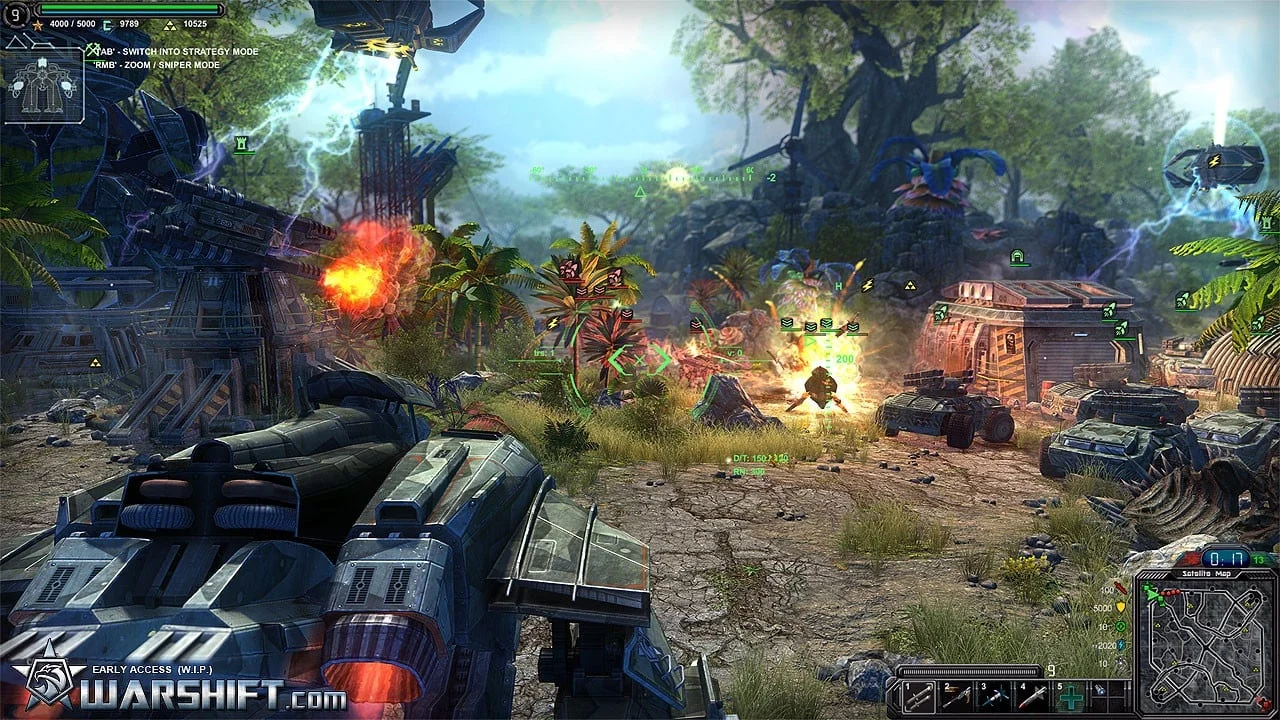Click the blue lightning energy stat icon
Screen dimensions: 1280x720
click(x=1121, y=646)
